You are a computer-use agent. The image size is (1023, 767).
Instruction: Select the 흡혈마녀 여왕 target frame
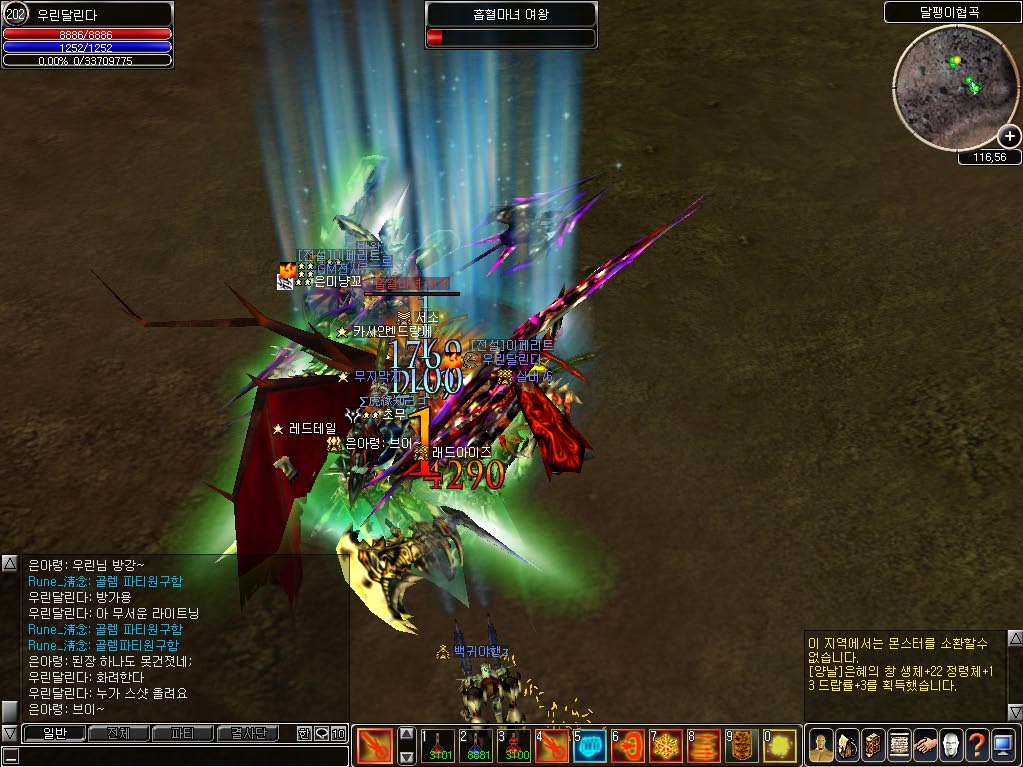[511, 26]
